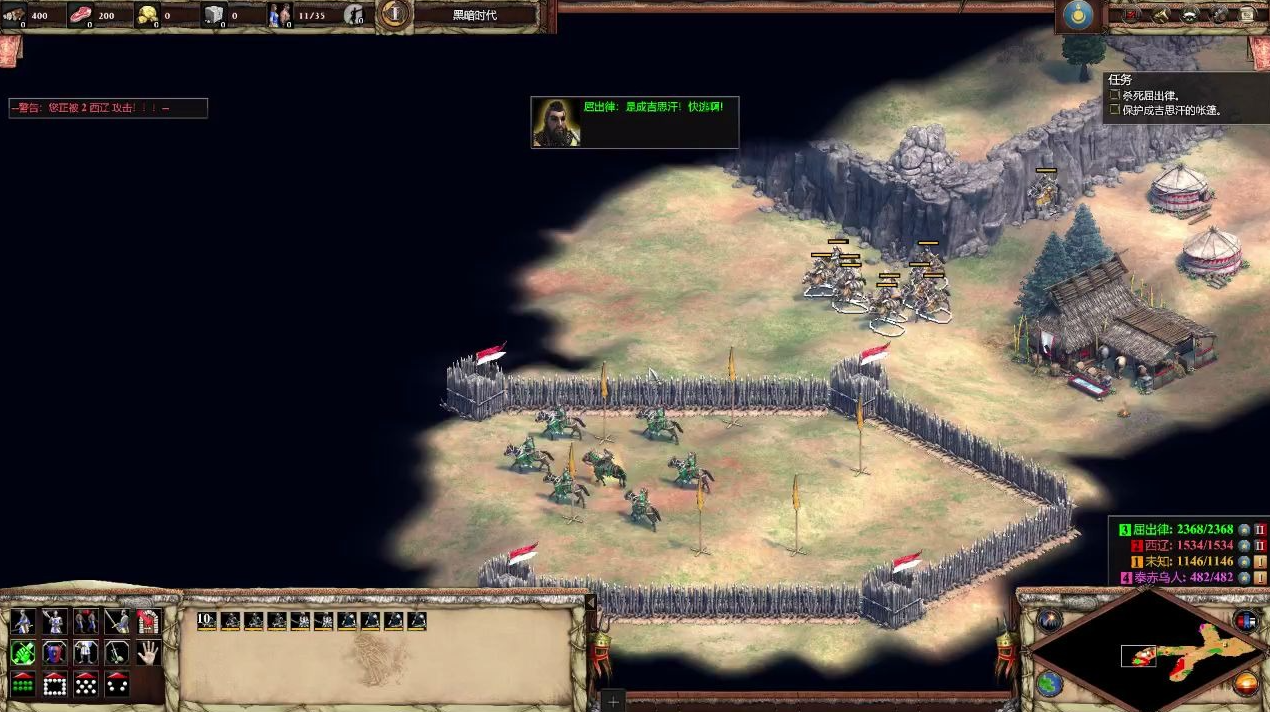Open the scroll menu icon in top bar
The image size is (1270, 712).
(1247, 15)
